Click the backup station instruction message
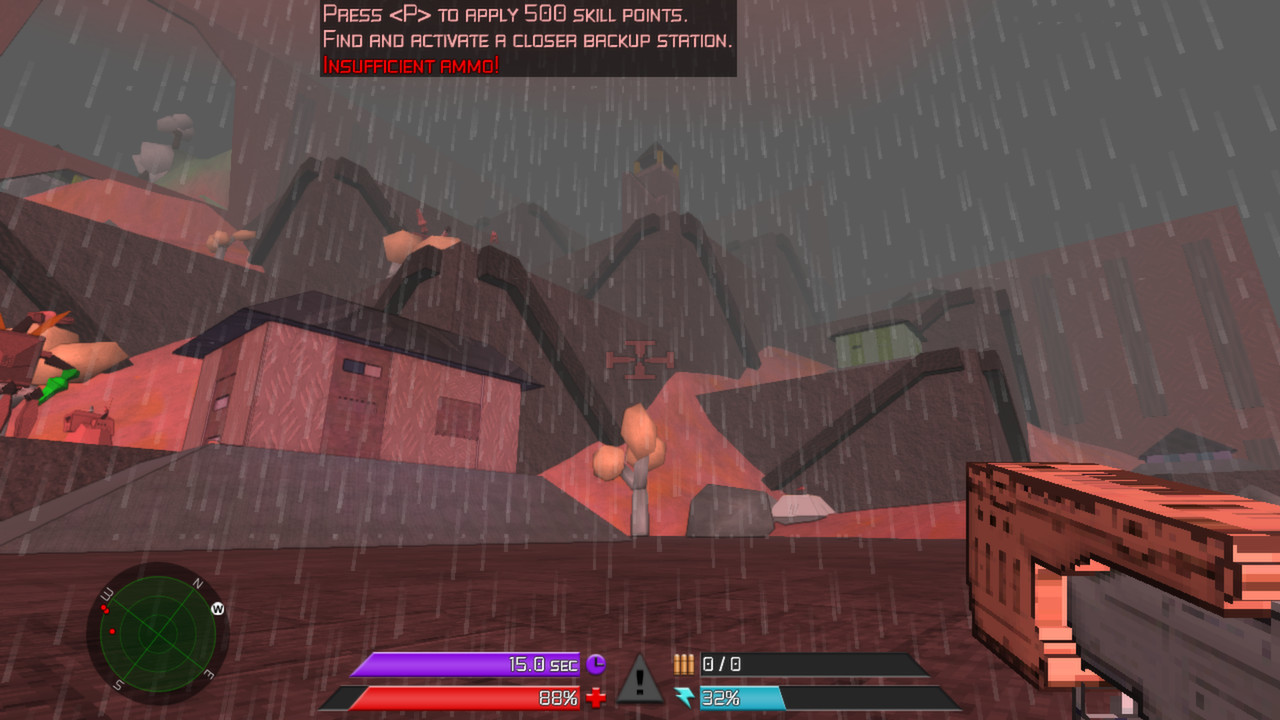The image size is (1280, 720). 527,40
